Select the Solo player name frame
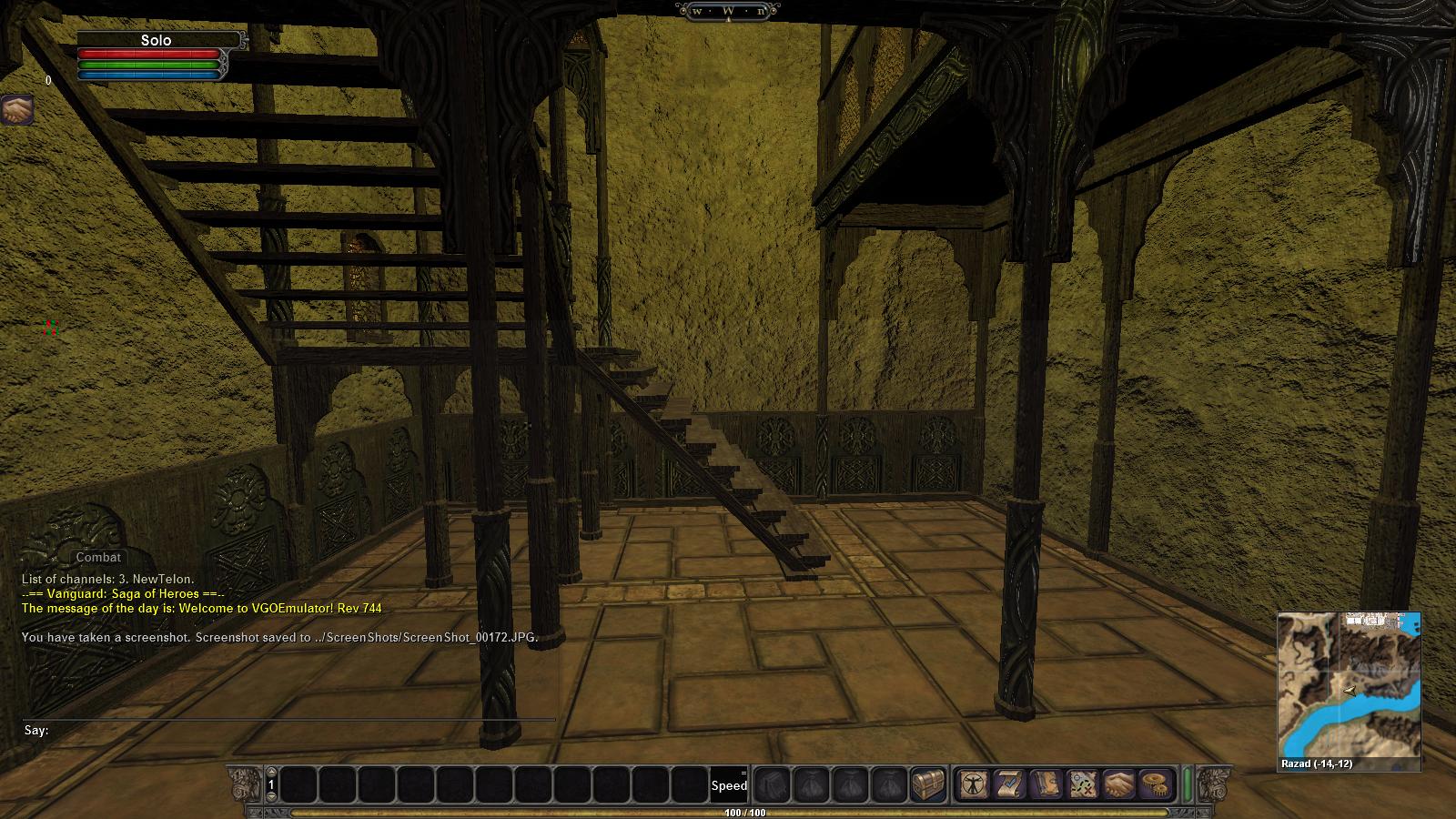The height and width of the screenshot is (819, 1456). 157,40
